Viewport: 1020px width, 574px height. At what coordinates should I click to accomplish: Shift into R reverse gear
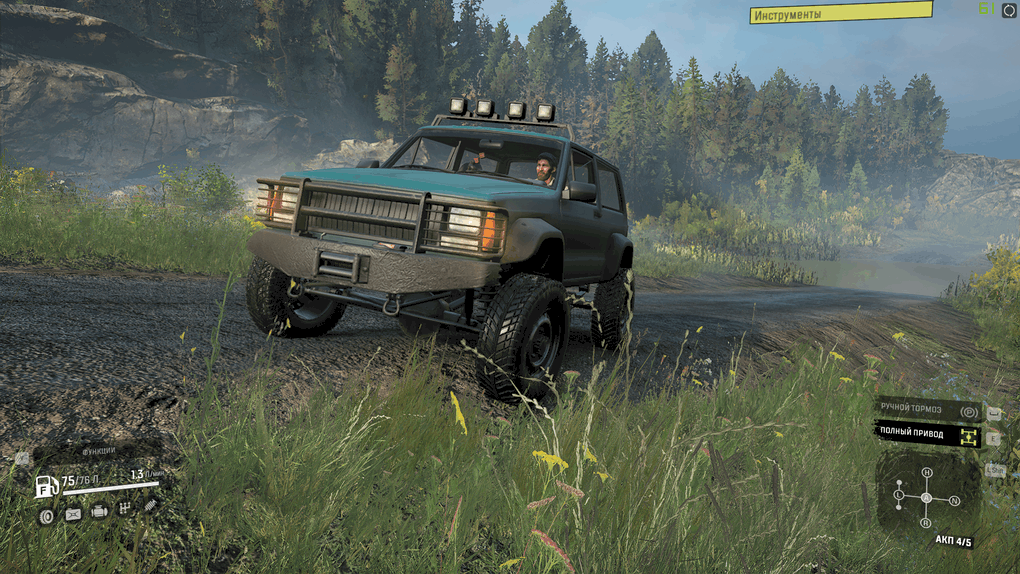(x=926, y=523)
